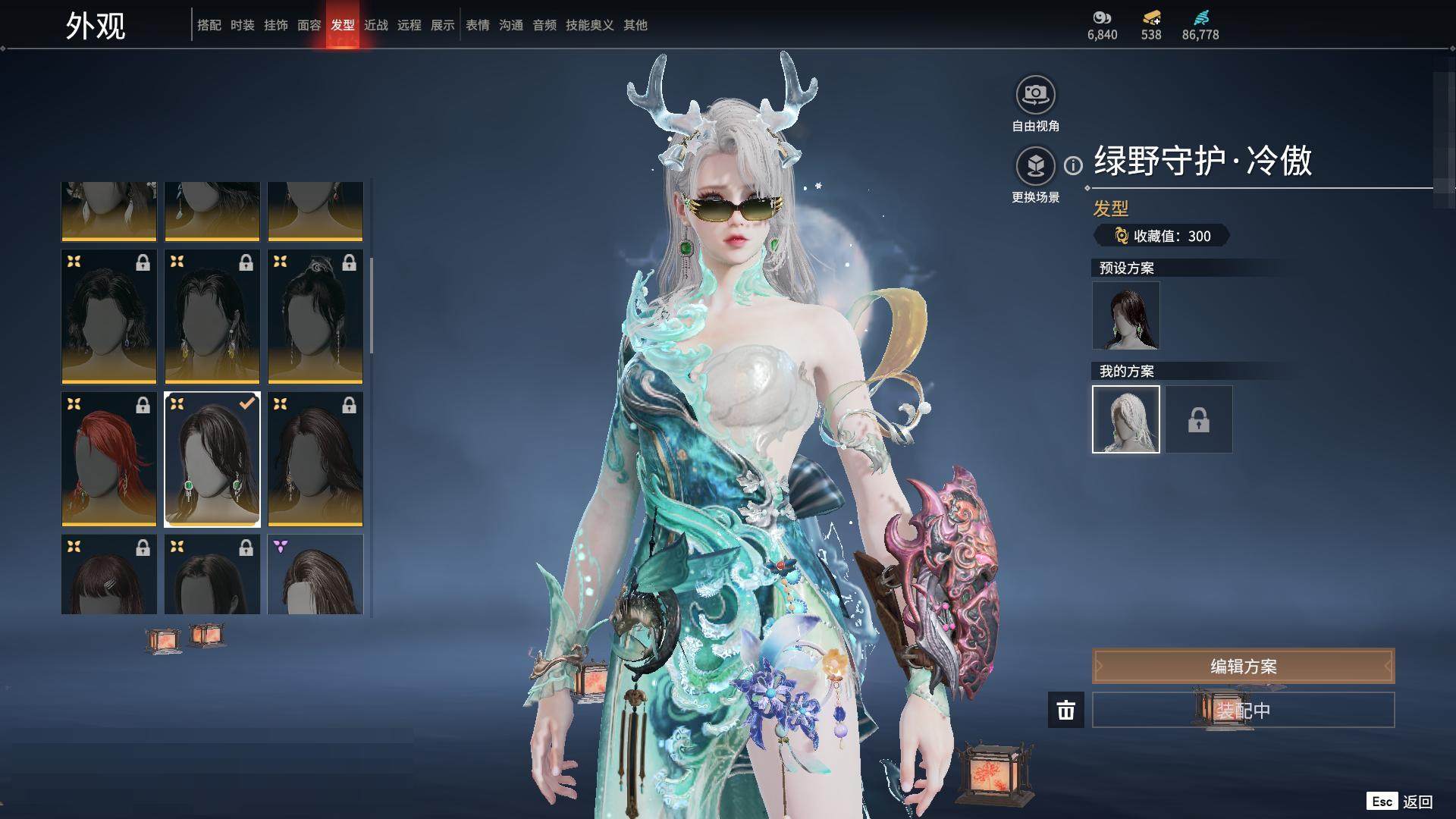This screenshot has height=819, width=1456.
Task: Select the 沟通 tab
Action: coord(511,25)
